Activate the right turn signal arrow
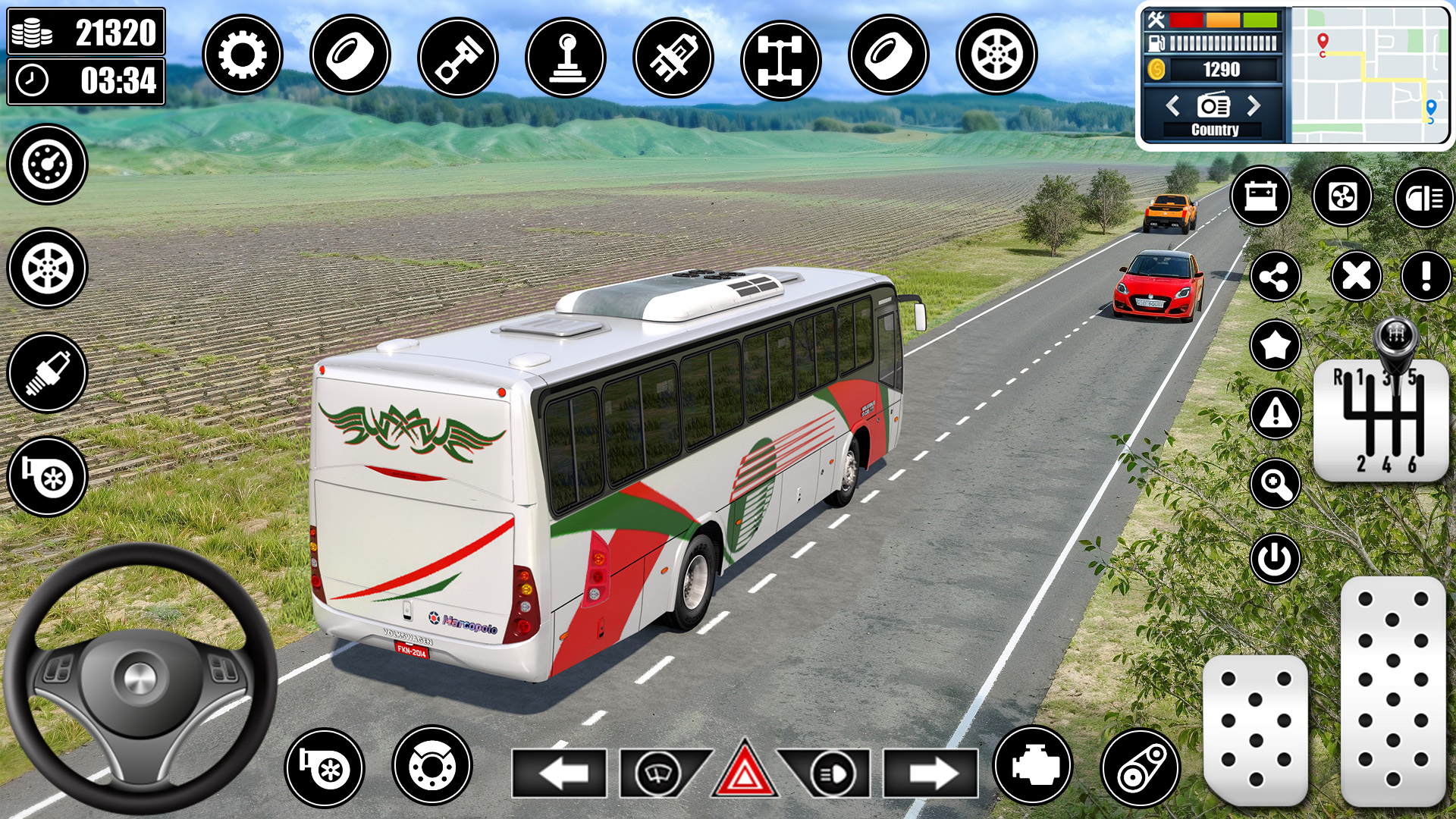Screen dimensions: 1456x819 coord(930,773)
